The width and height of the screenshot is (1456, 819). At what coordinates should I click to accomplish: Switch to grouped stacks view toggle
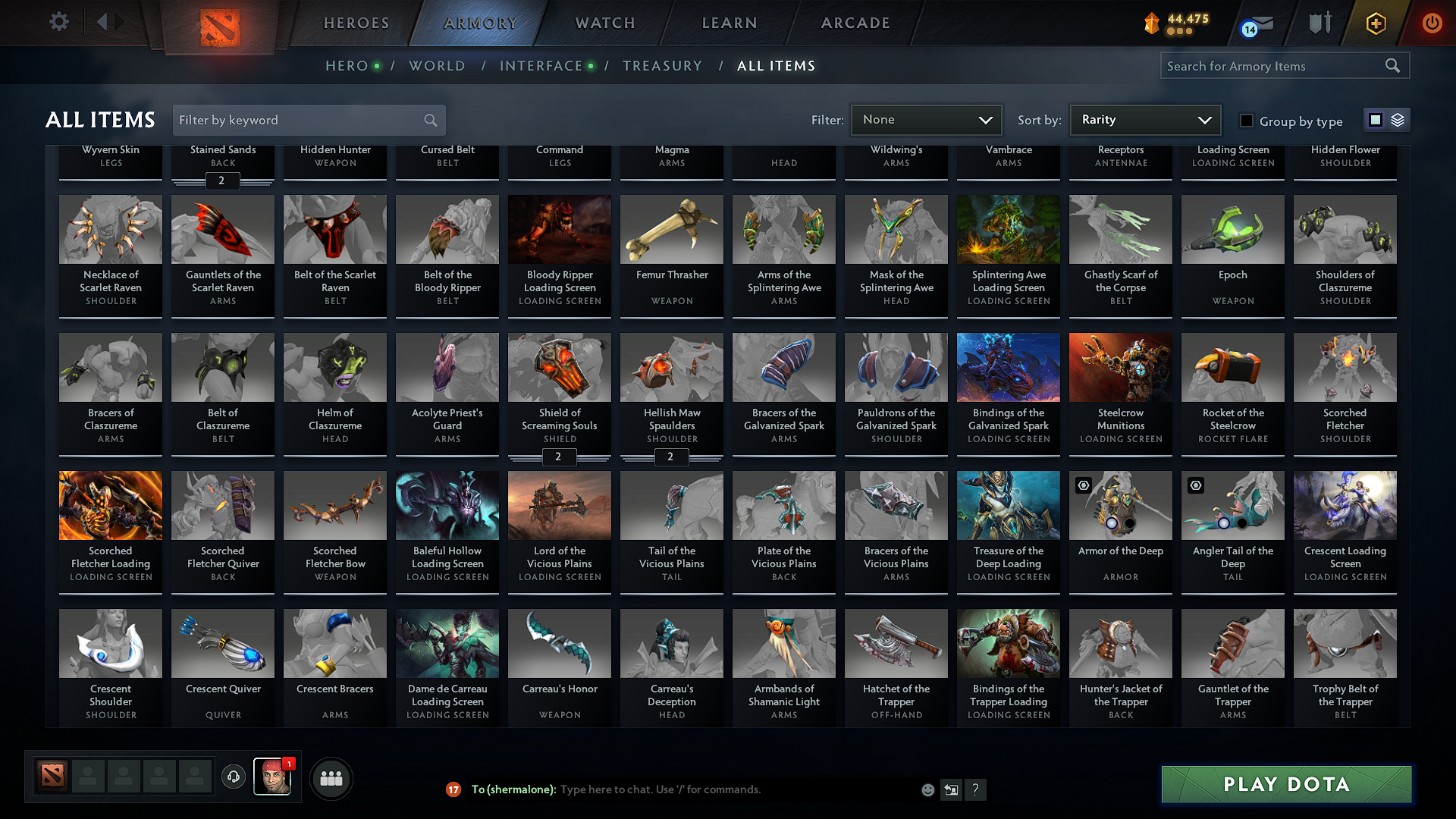tap(1396, 119)
